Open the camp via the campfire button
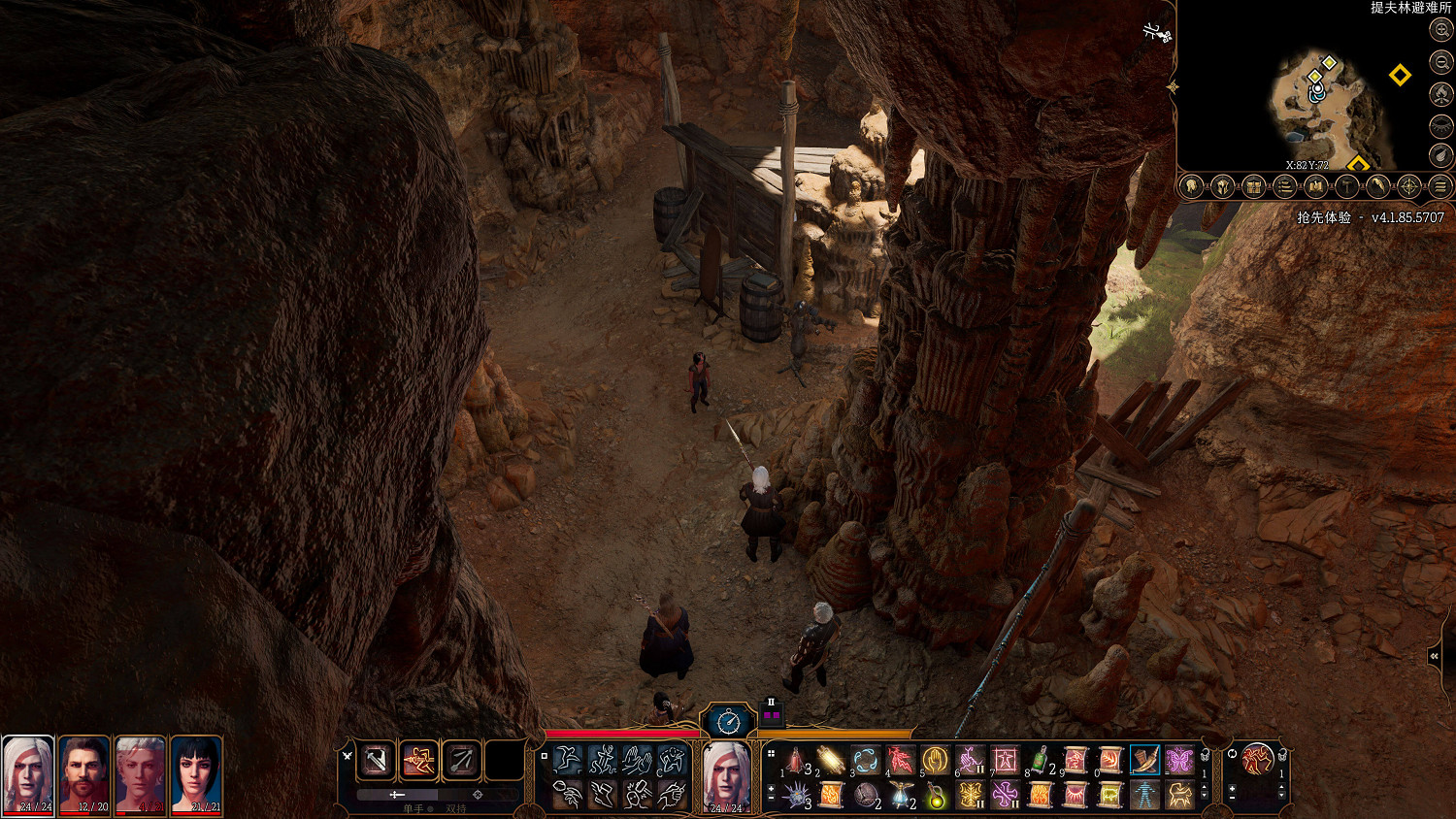This screenshot has width=1456, height=819. [x=1441, y=94]
